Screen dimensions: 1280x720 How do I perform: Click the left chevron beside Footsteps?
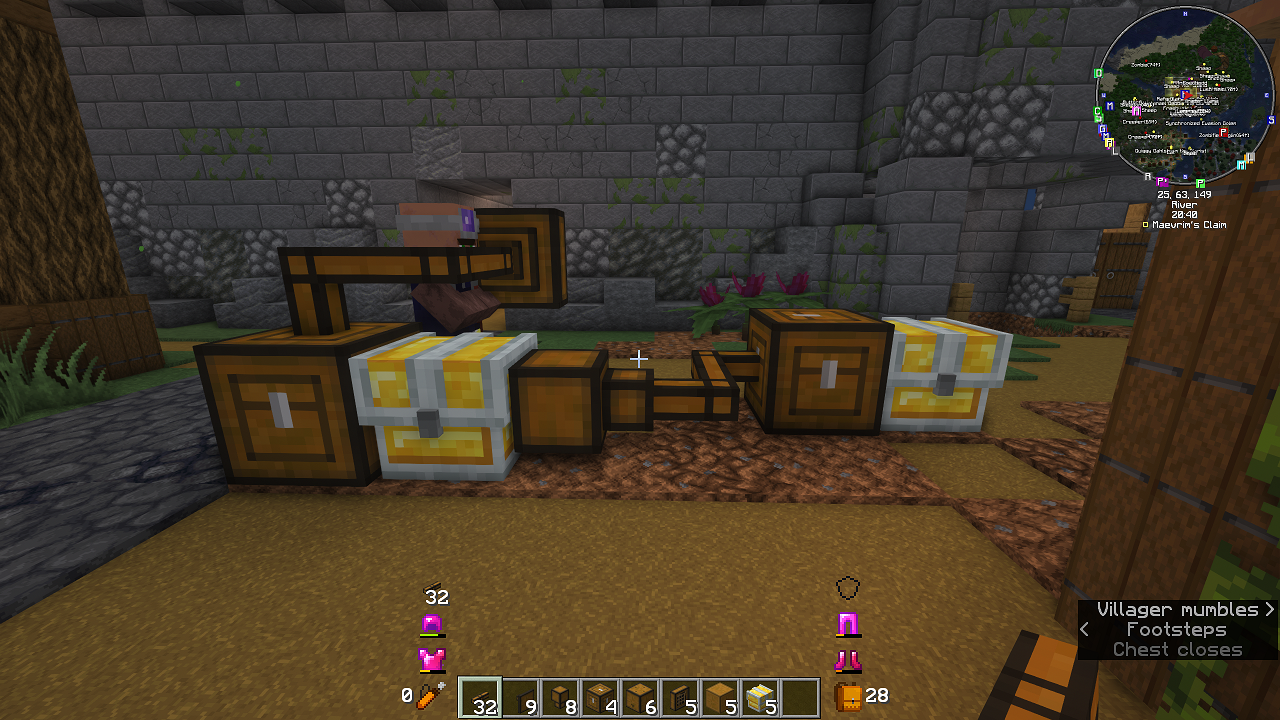click(1086, 629)
